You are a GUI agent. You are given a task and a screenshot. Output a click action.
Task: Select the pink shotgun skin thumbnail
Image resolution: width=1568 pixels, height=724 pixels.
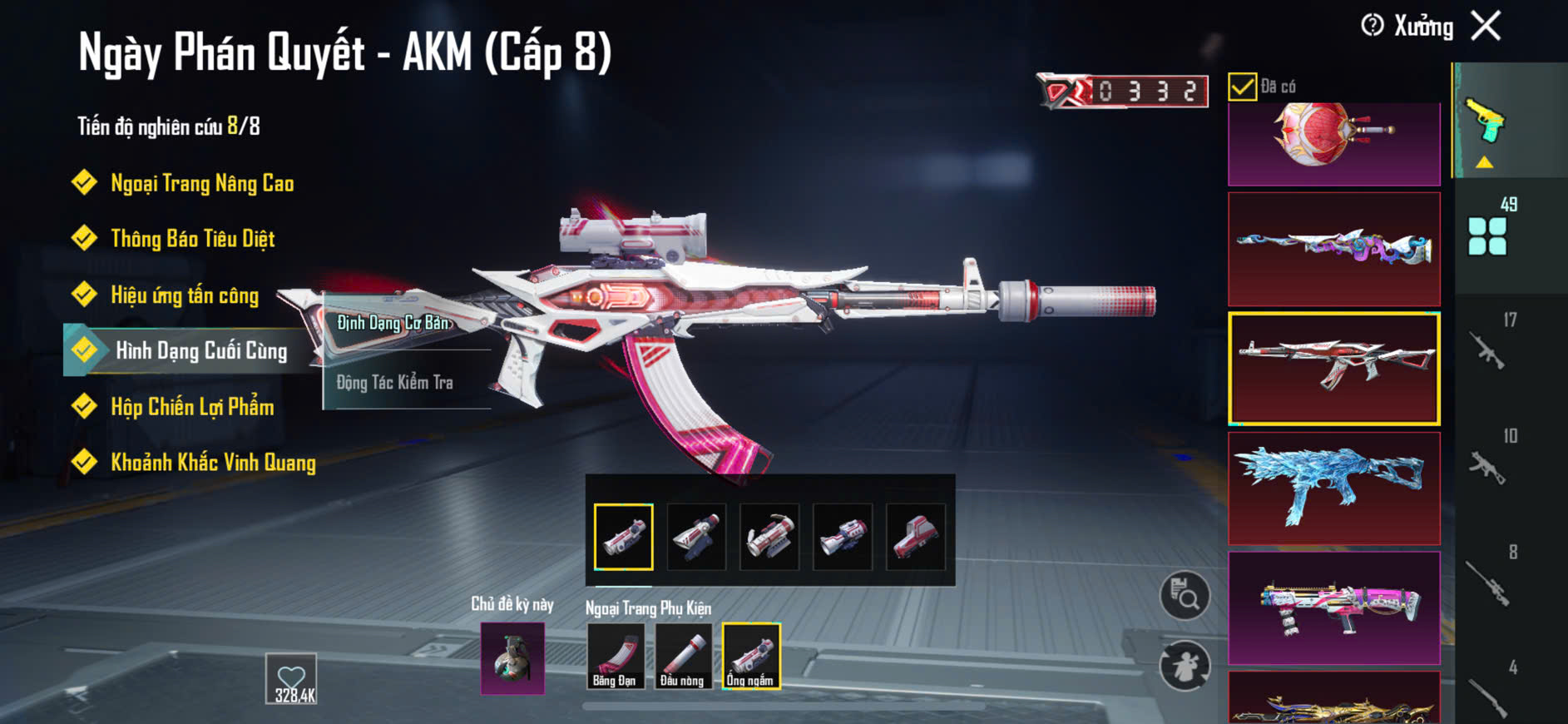(x=1333, y=607)
